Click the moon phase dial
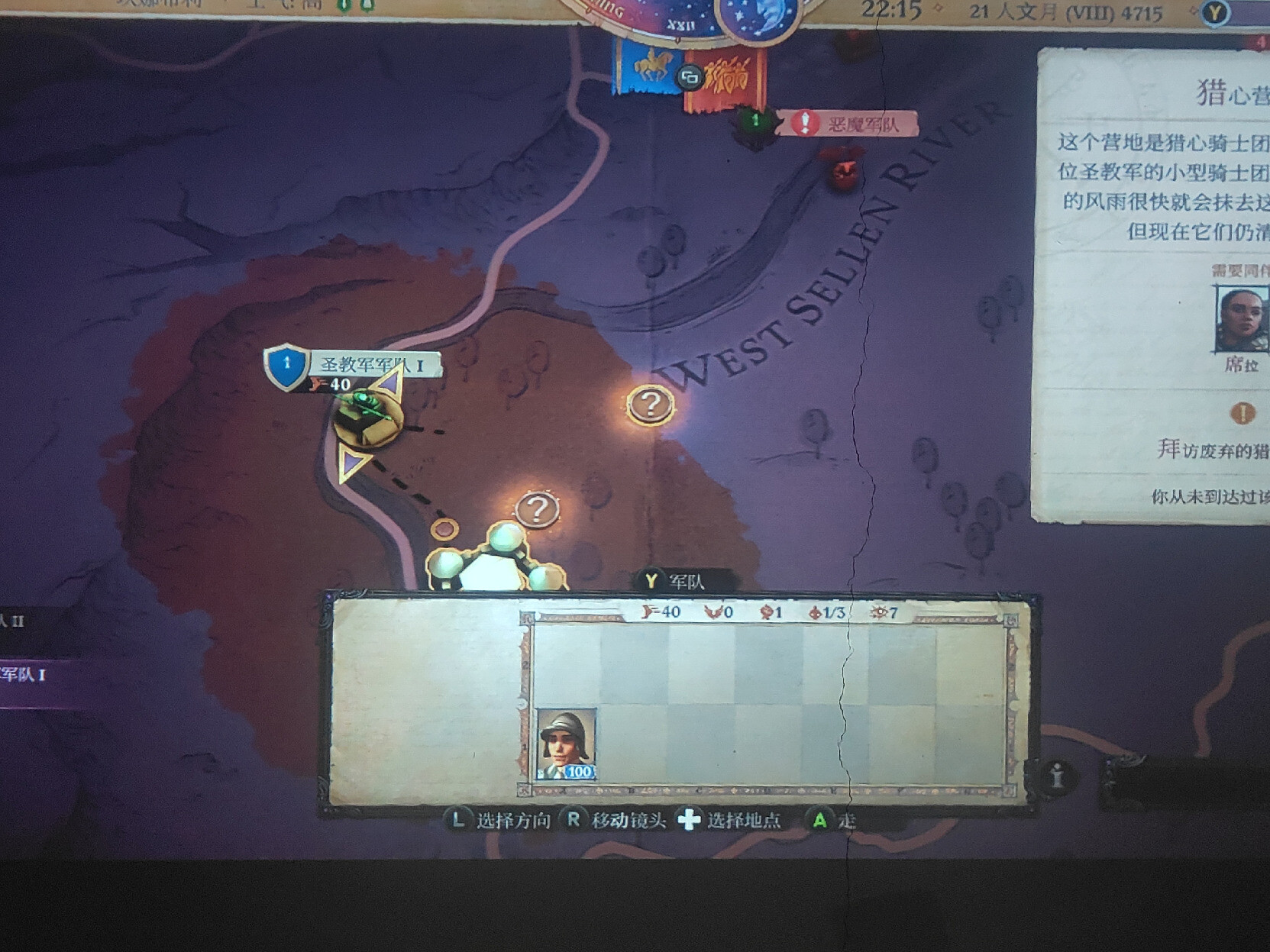 coord(760,17)
